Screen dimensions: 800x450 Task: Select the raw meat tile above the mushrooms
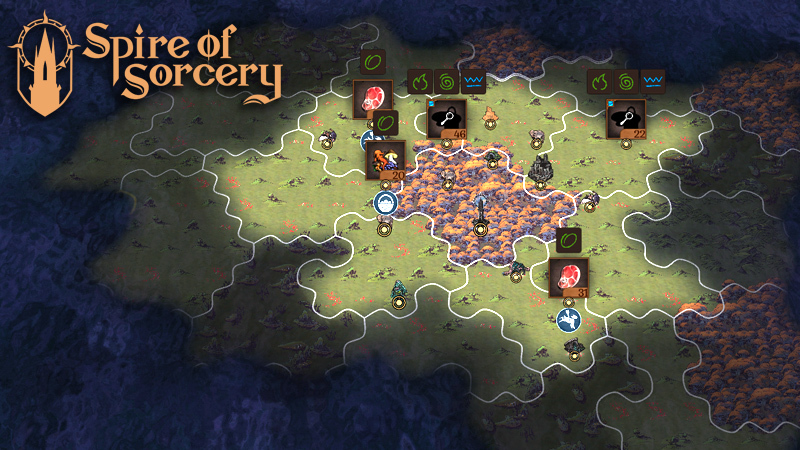coord(372,100)
